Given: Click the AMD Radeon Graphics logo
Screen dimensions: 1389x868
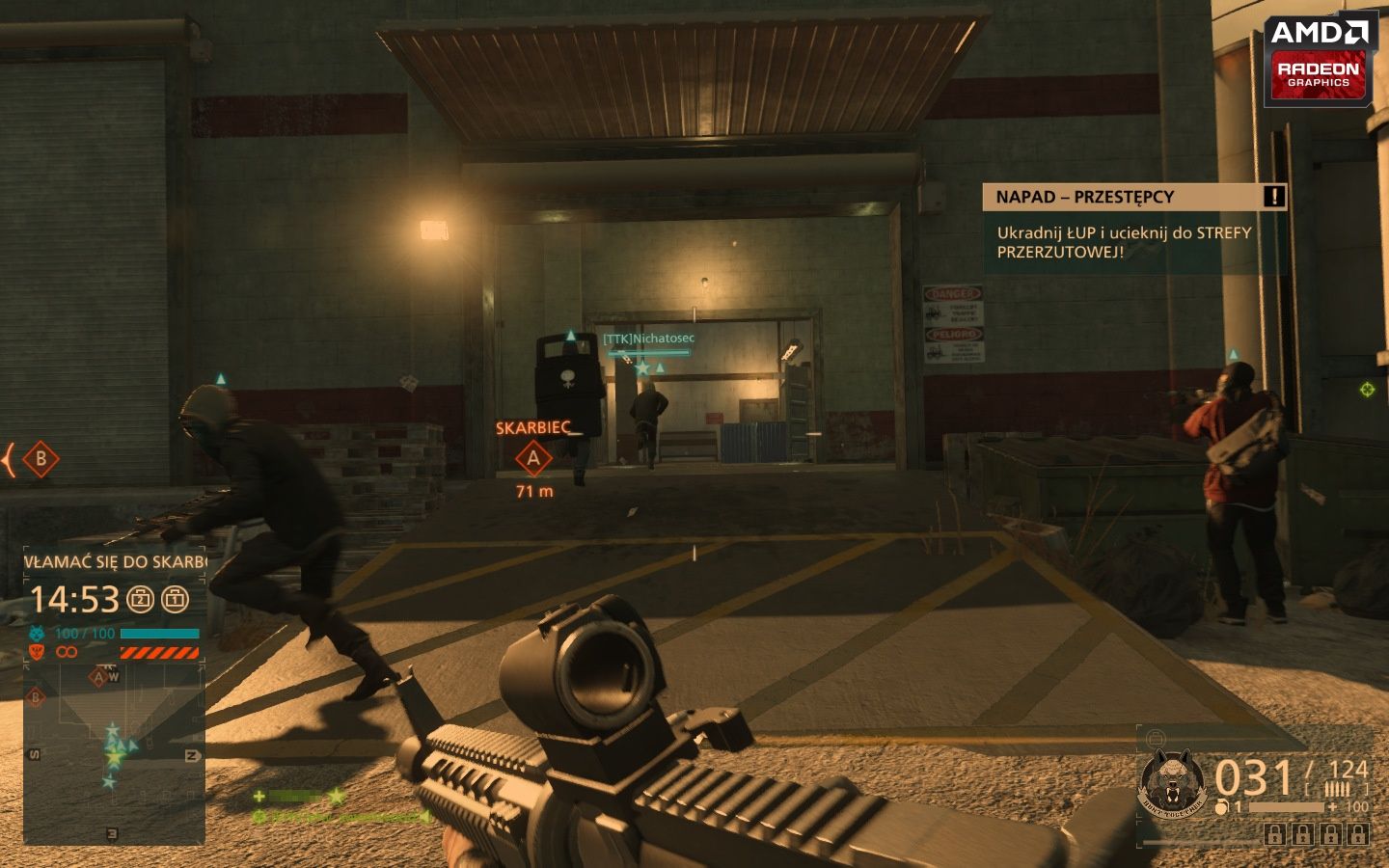Looking at the screenshot, I should tap(1319, 58).
